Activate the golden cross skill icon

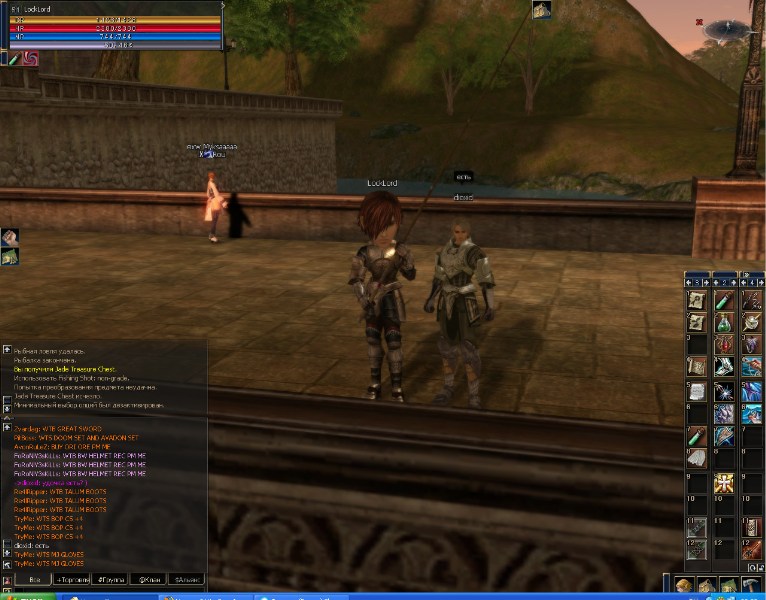(724, 483)
